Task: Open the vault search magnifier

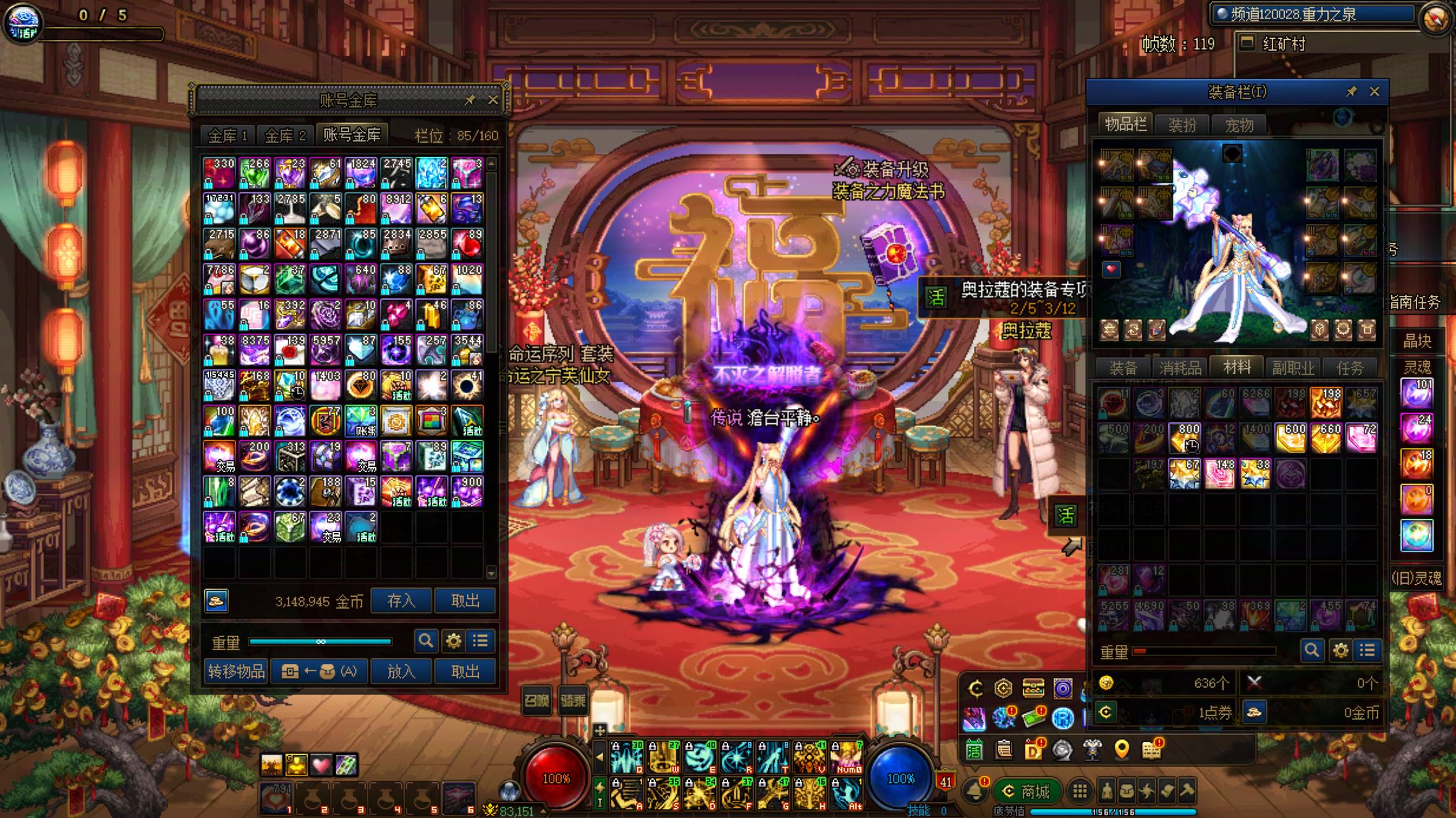Action: pyautogui.click(x=425, y=641)
